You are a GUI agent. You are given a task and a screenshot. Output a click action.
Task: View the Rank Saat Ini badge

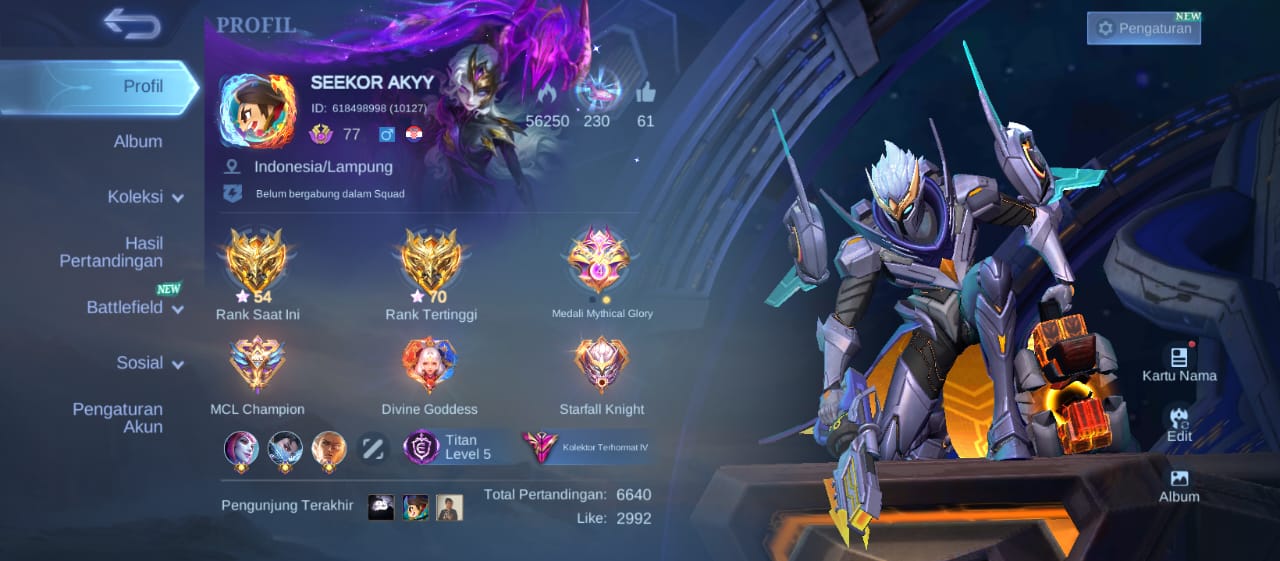(257, 263)
